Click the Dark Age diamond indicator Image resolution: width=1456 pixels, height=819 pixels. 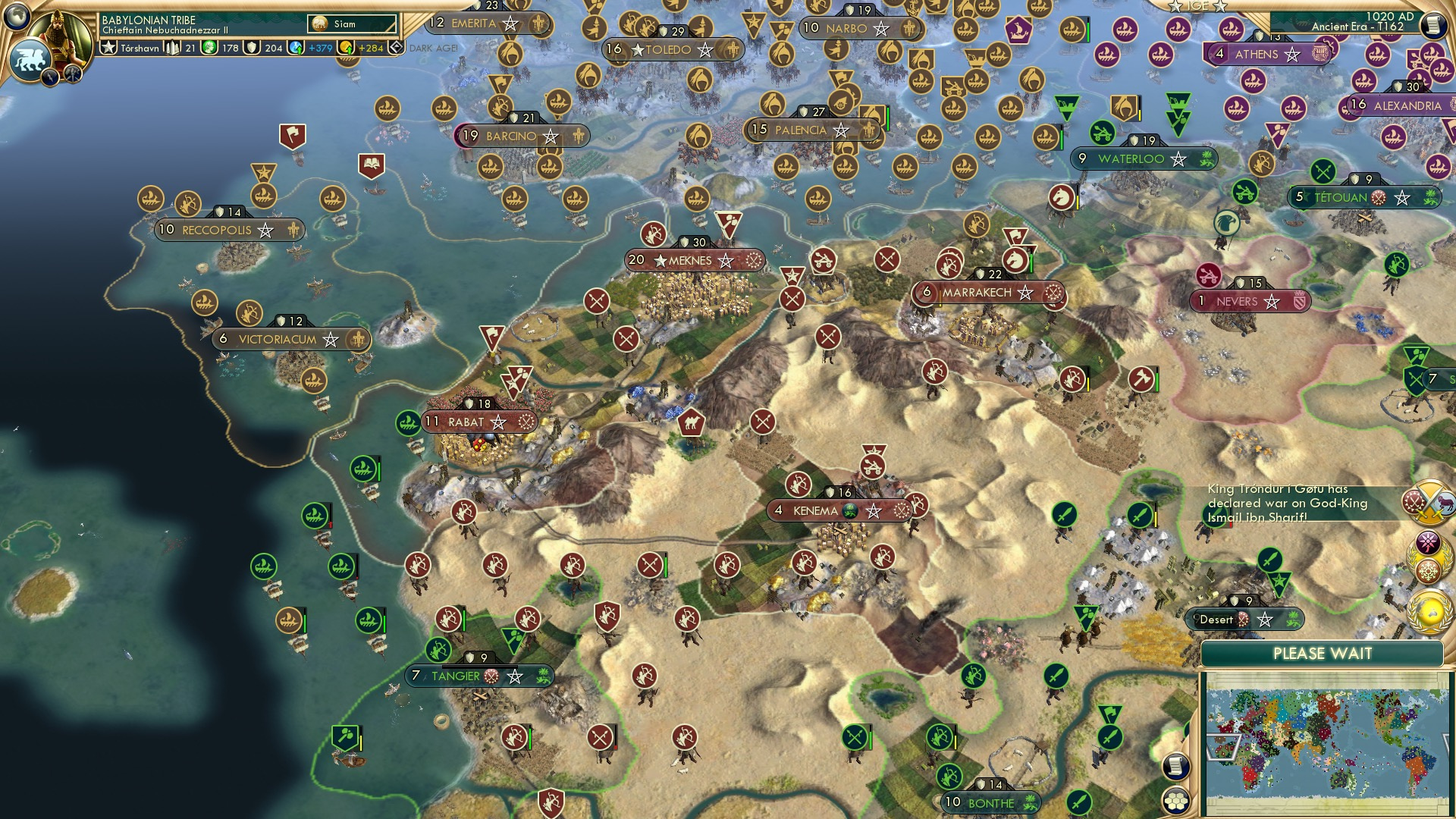396,48
